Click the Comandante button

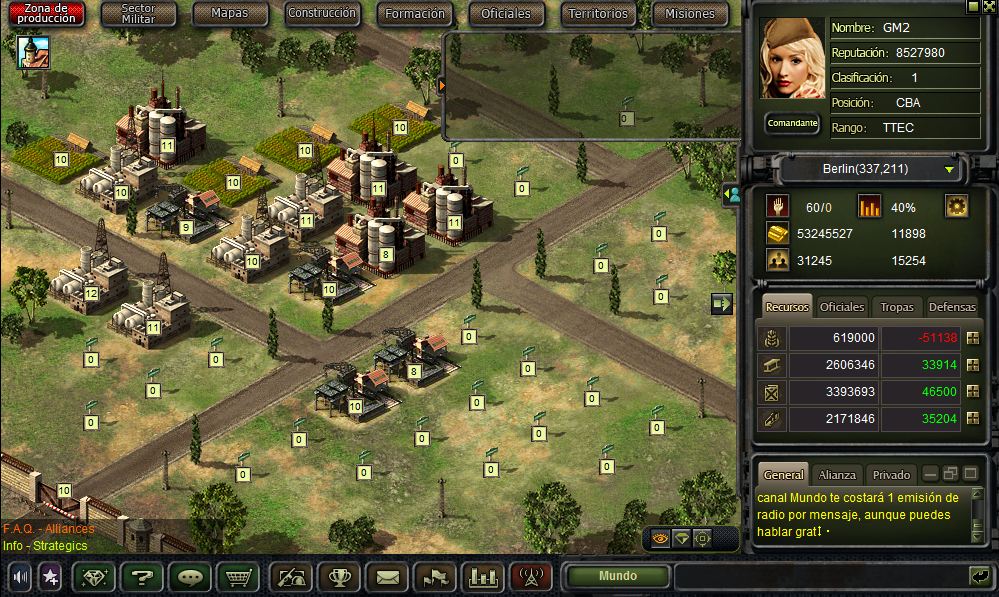(x=793, y=124)
